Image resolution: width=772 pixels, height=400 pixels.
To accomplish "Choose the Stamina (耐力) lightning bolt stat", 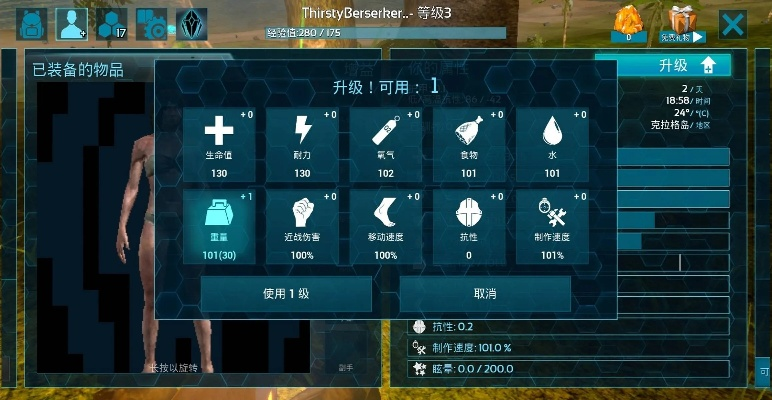I will click(302, 144).
